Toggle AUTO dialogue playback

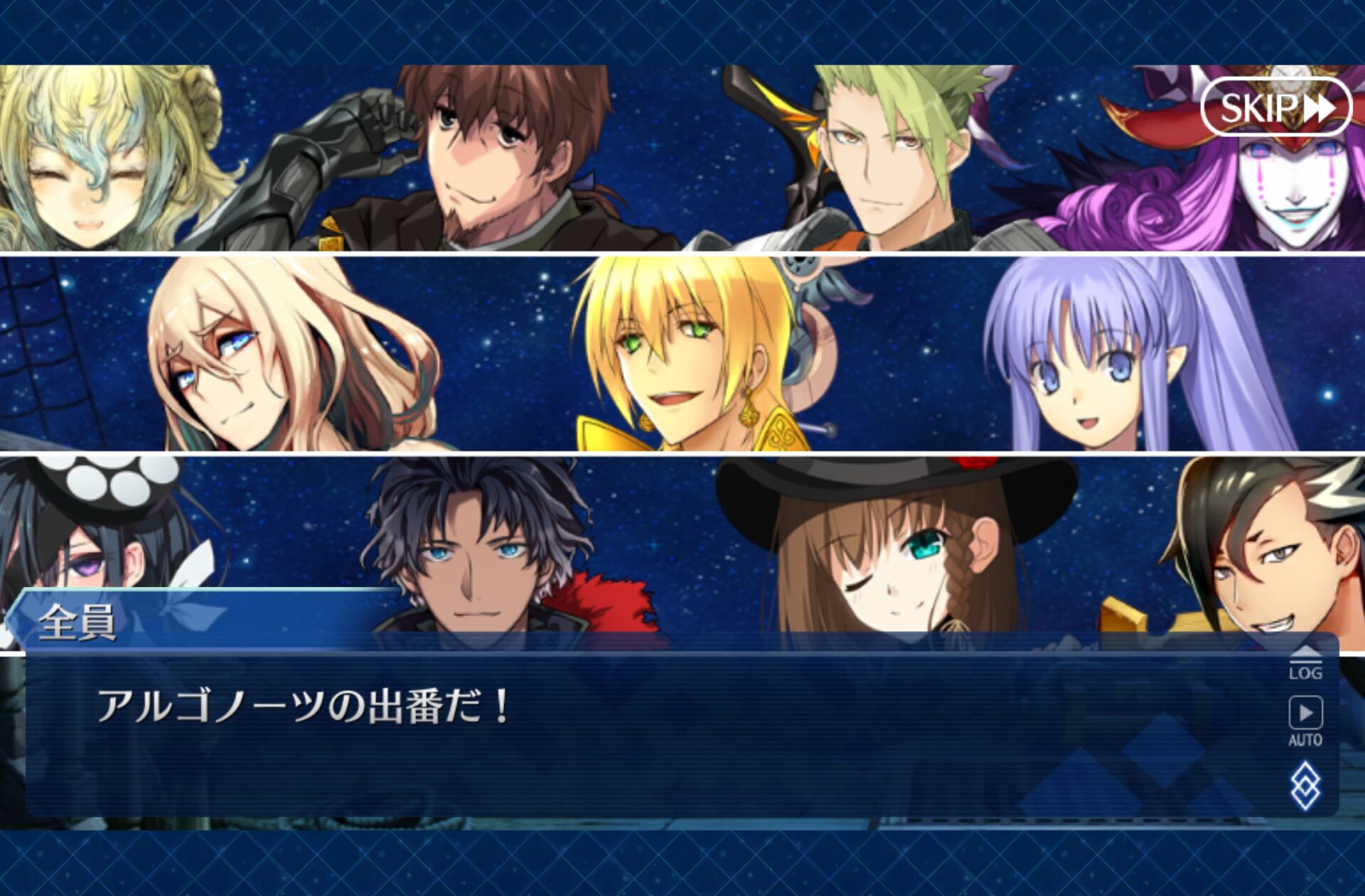[1305, 720]
